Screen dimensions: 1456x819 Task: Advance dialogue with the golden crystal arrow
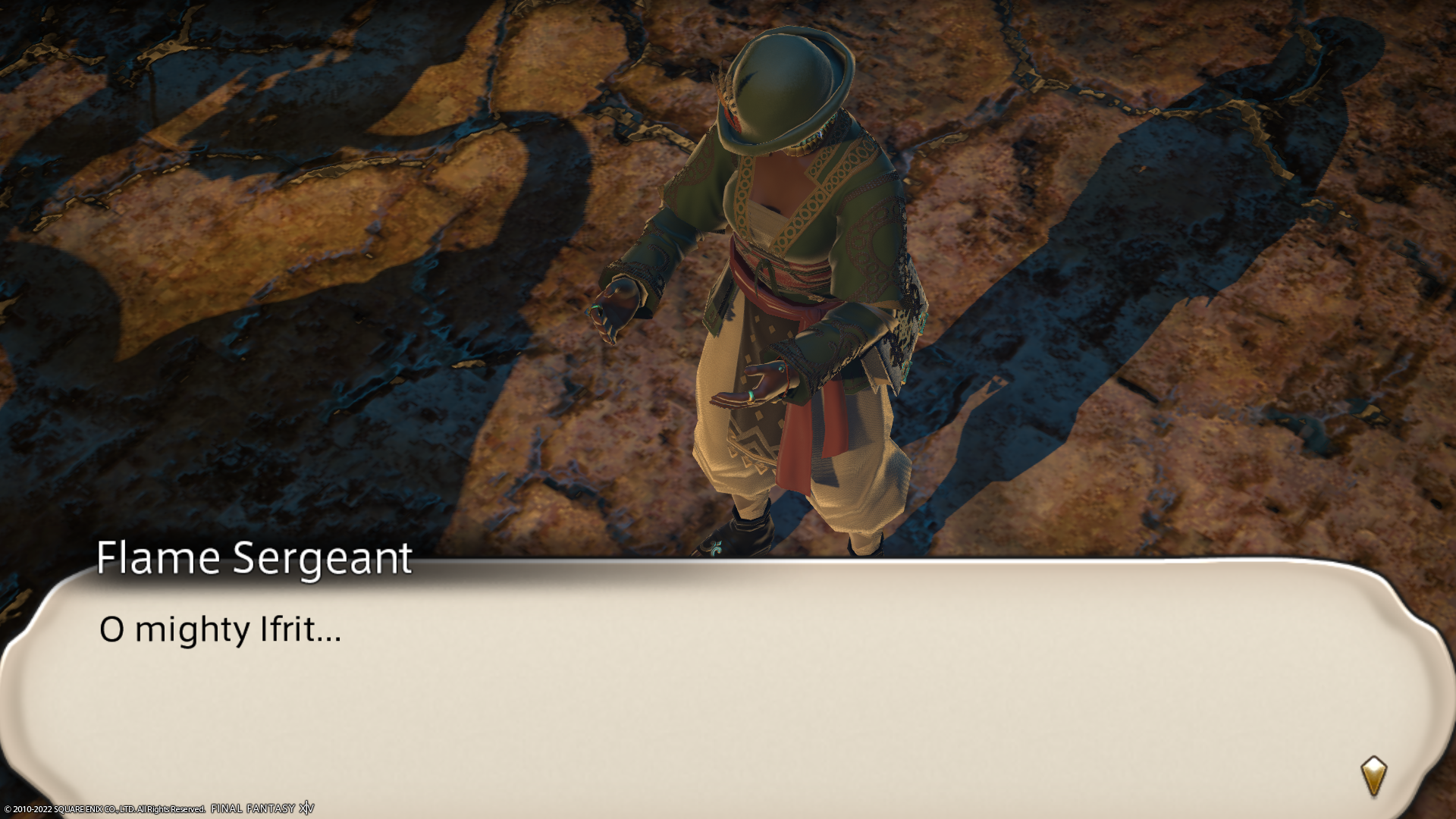point(1373,775)
